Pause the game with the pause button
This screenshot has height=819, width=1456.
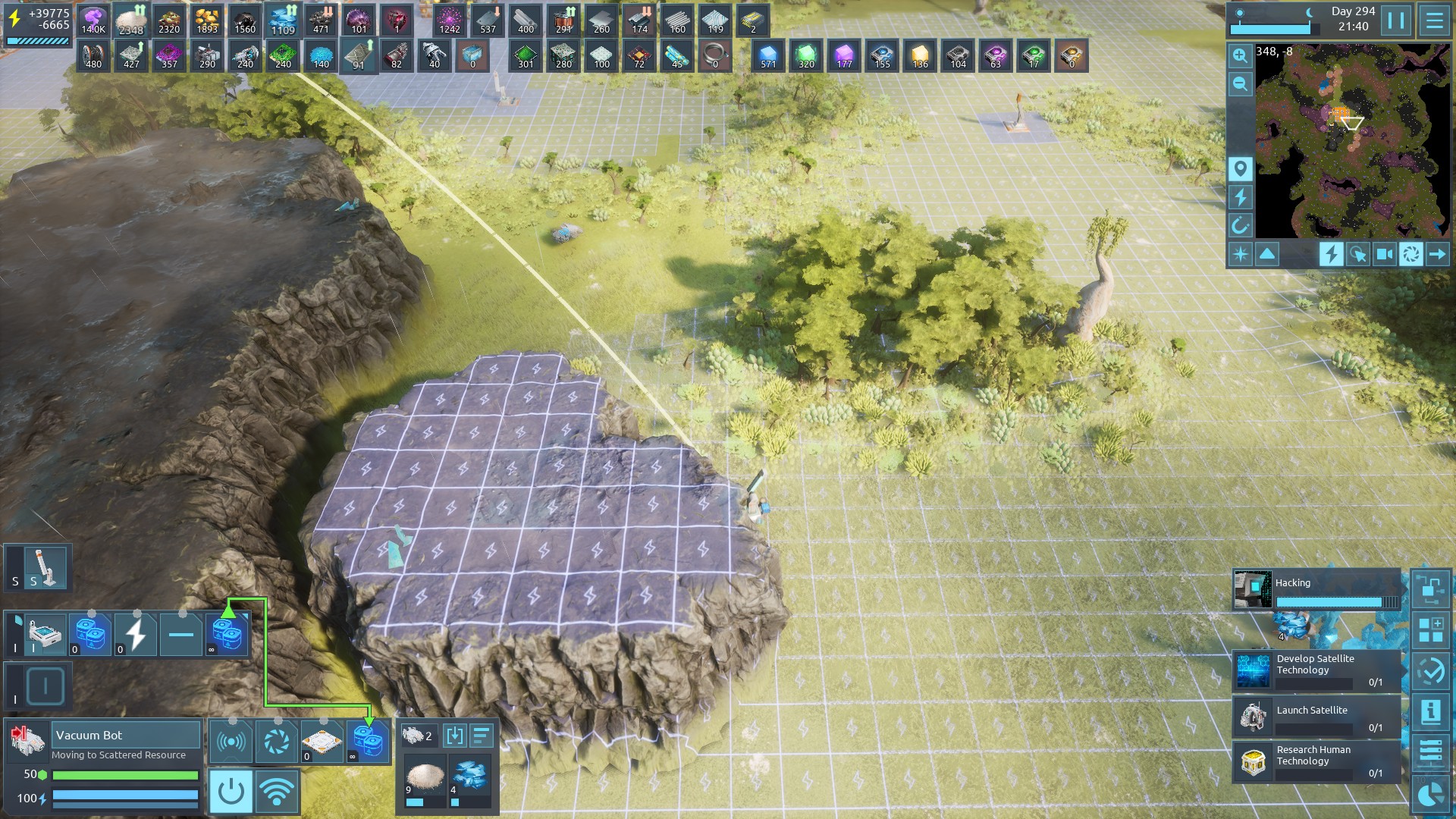point(1396,20)
